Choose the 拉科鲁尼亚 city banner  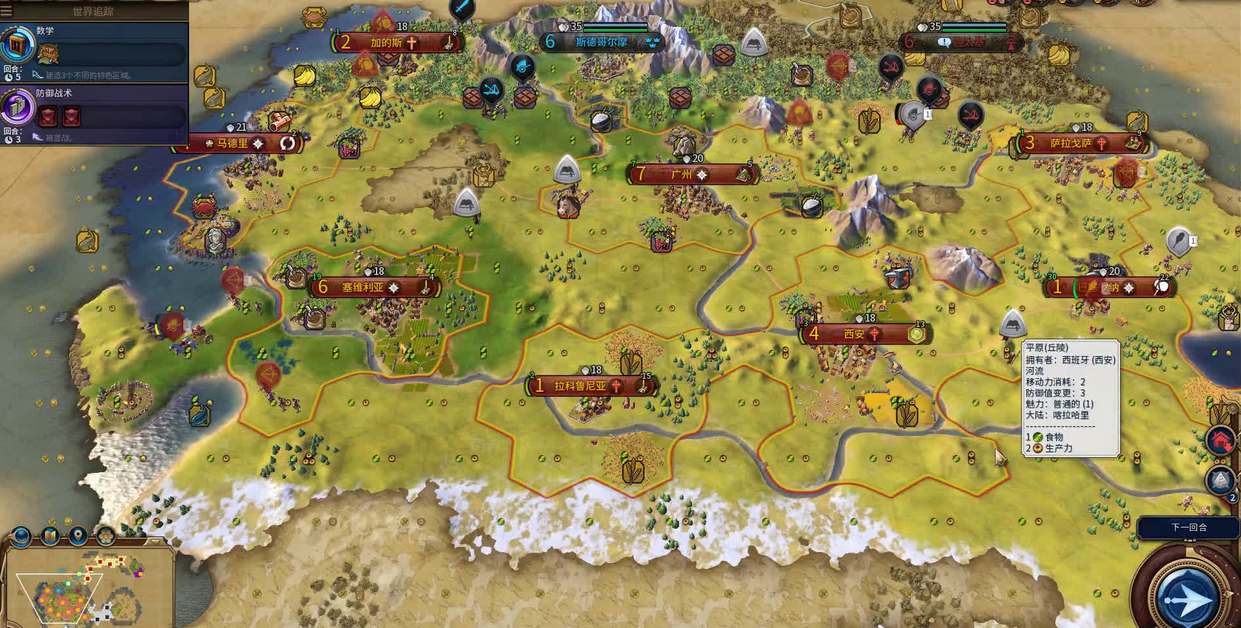tap(592, 385)
